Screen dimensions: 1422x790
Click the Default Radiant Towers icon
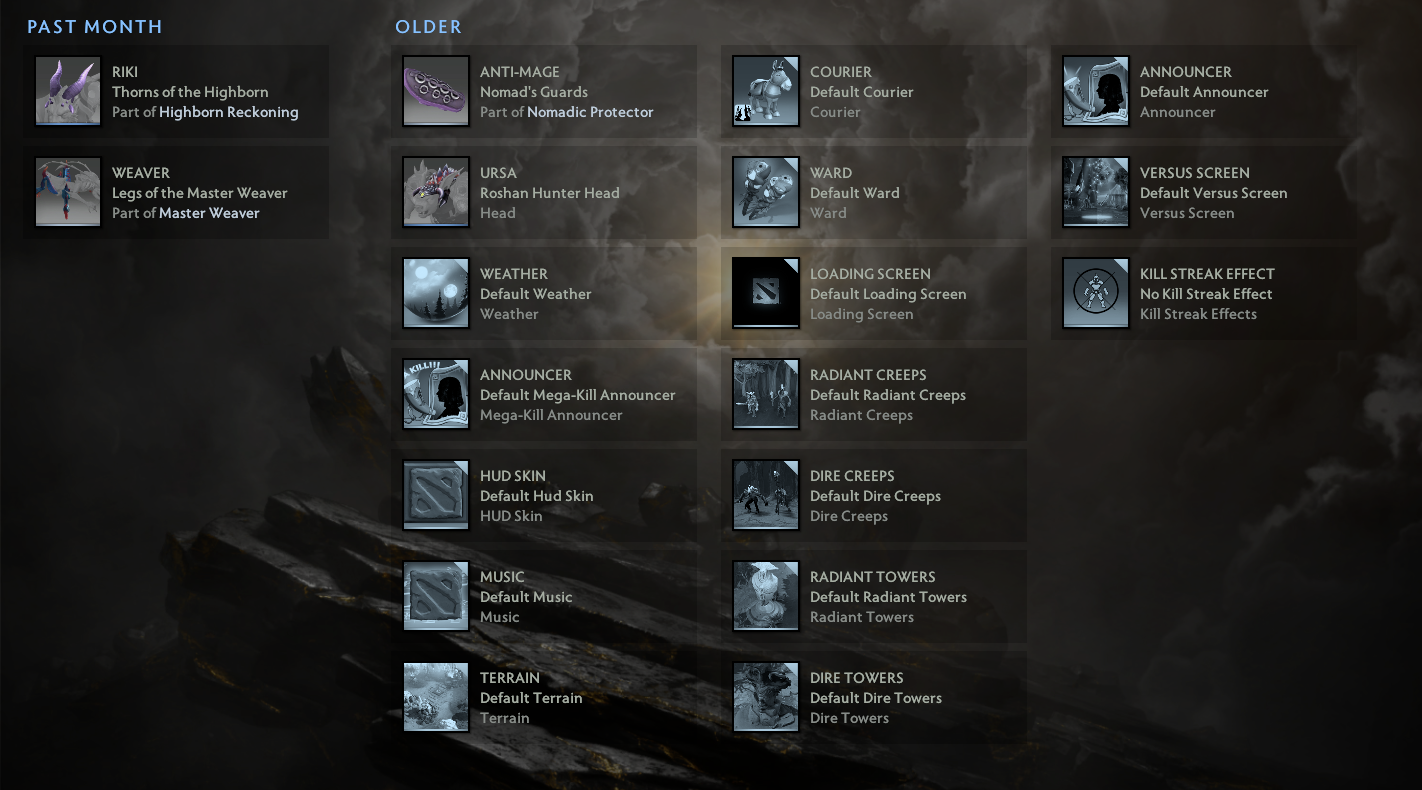tap(765, 596)
